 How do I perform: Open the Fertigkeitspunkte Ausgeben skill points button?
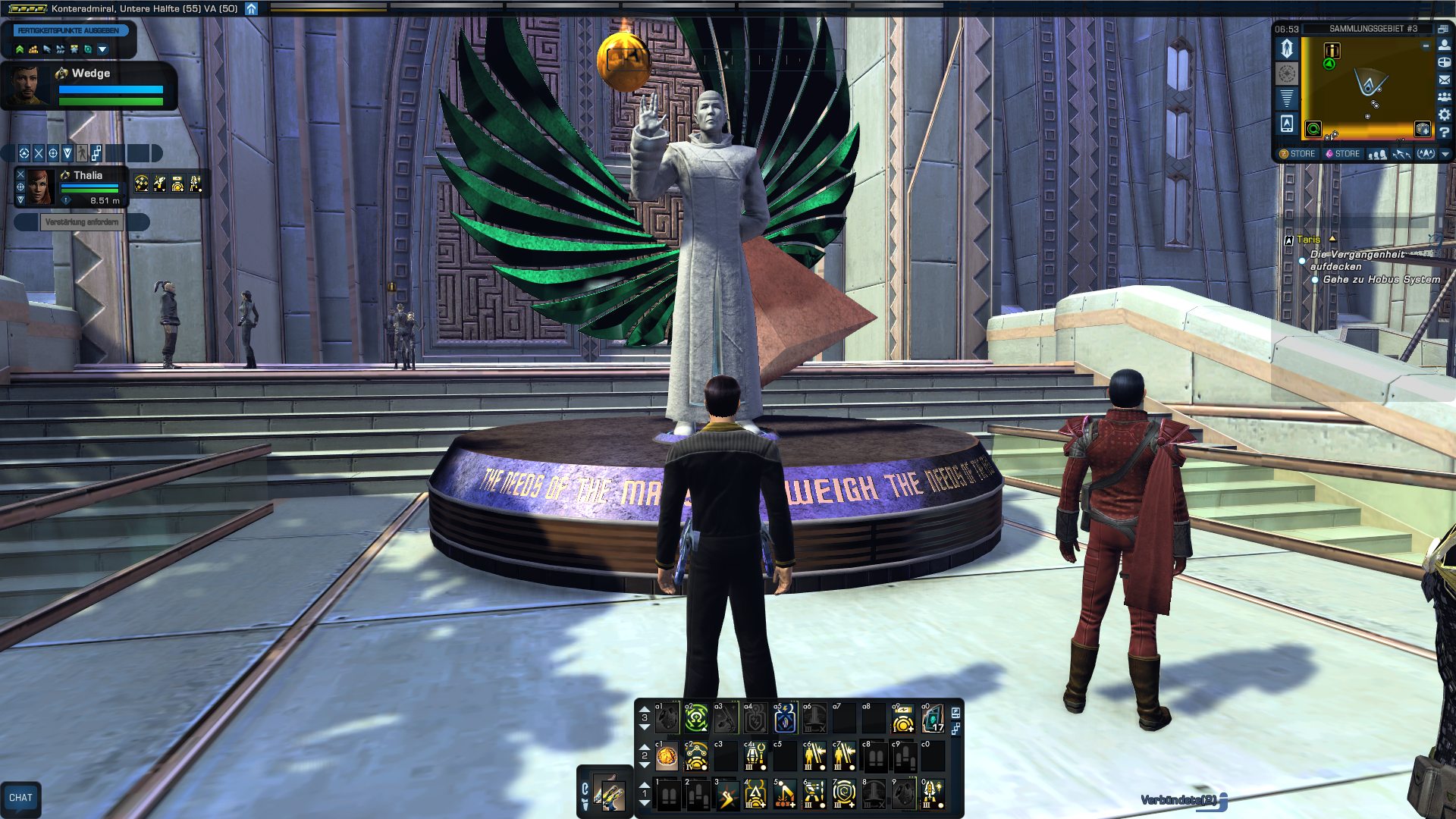[x=68, y=31]
